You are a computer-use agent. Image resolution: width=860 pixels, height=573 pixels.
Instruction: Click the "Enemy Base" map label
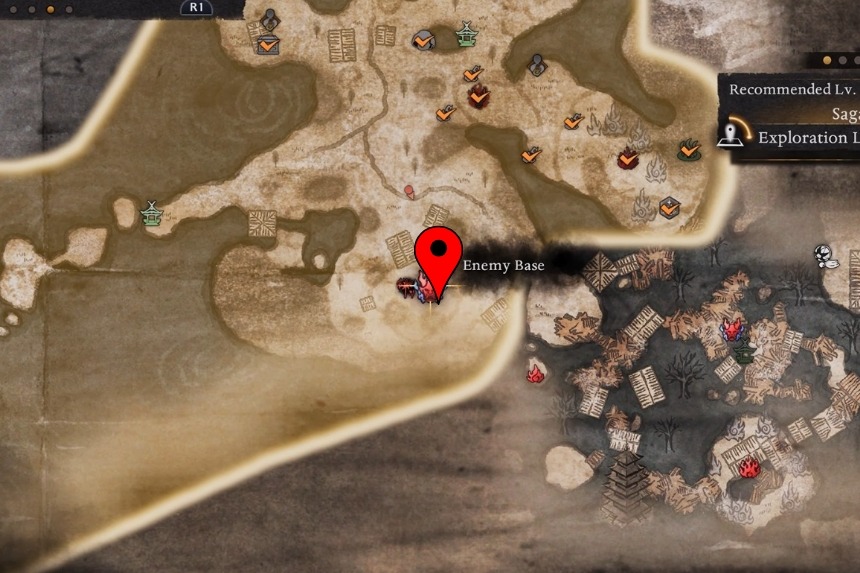503,266
